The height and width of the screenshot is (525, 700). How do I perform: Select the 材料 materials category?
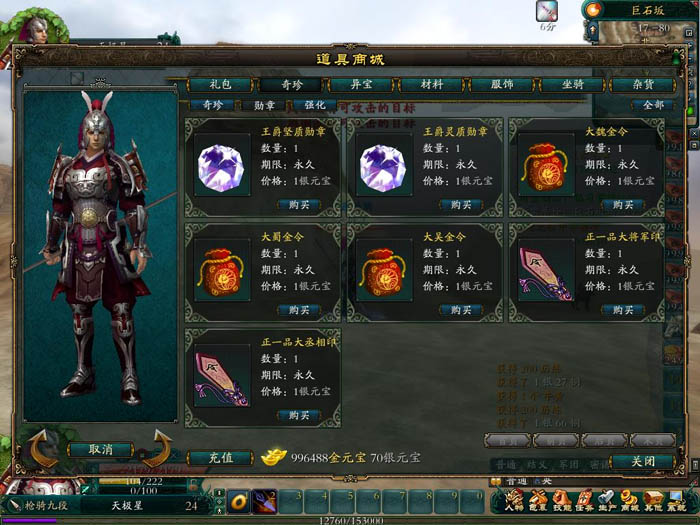(432, 85)
